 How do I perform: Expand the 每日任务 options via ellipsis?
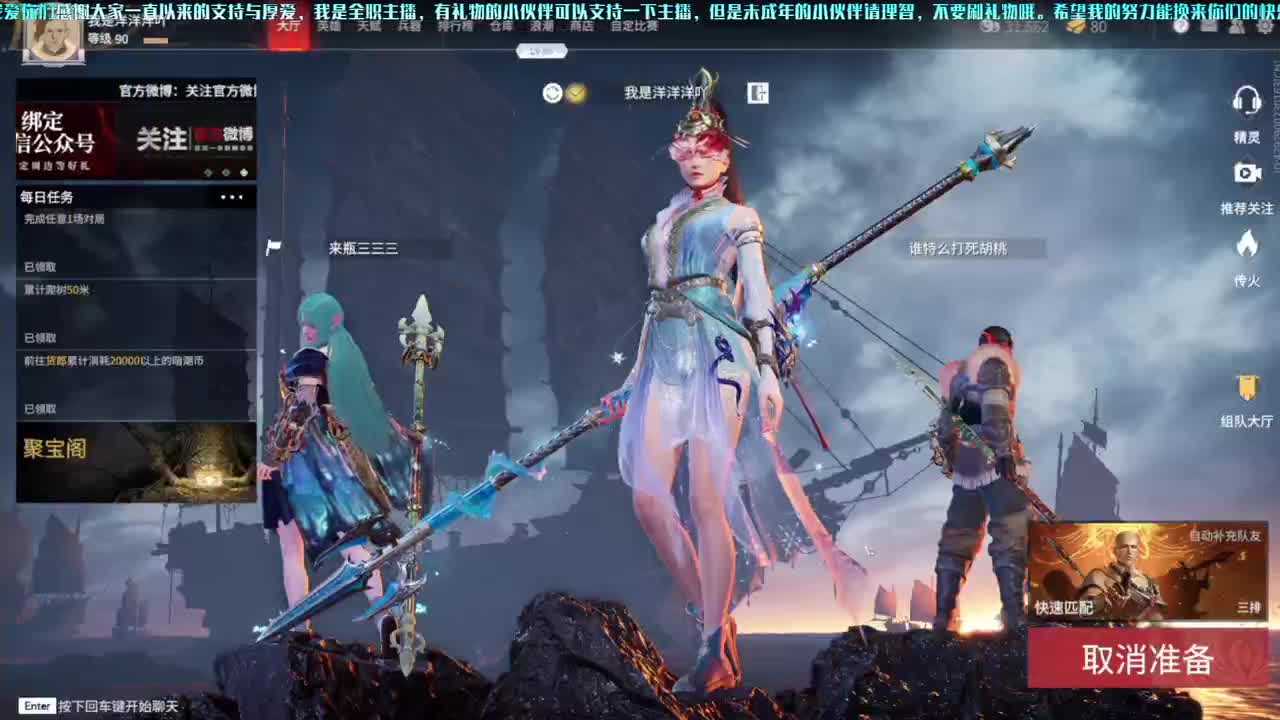[x=232, y=198]
